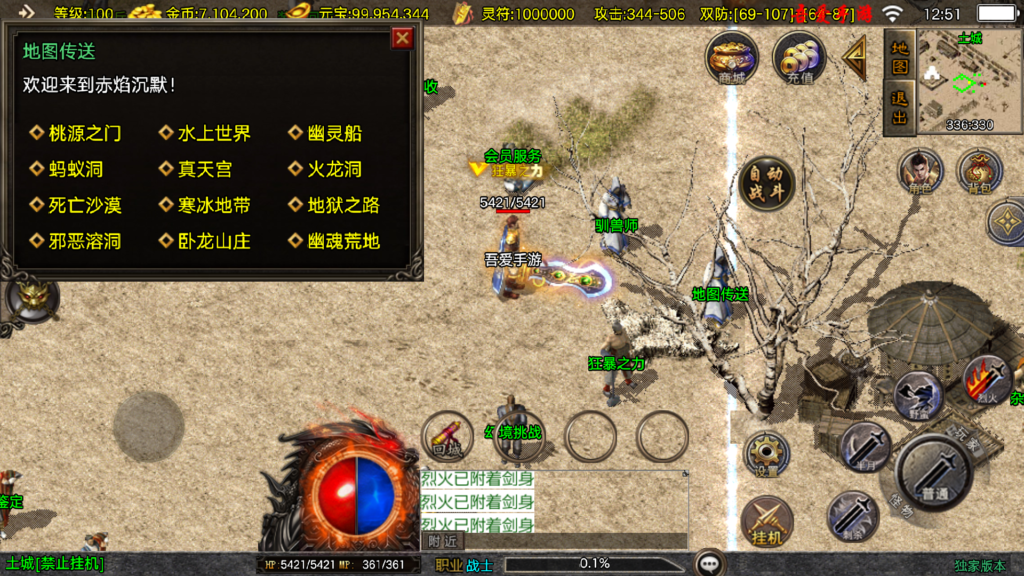Open the 背包 backpack
The height and width of the screenshot is (576, 1024).
[979, 172]
